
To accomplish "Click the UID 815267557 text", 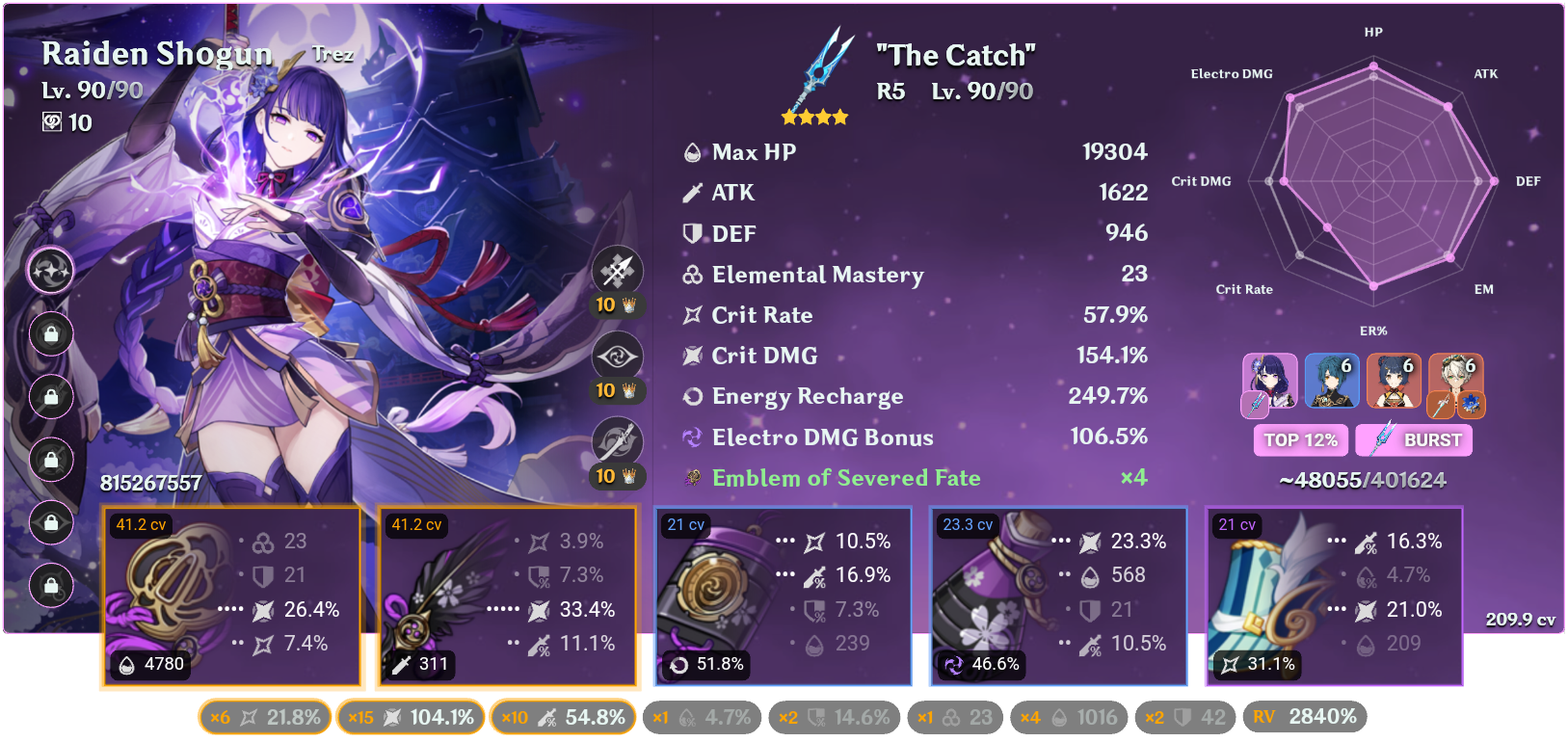I will click(149, 482).
